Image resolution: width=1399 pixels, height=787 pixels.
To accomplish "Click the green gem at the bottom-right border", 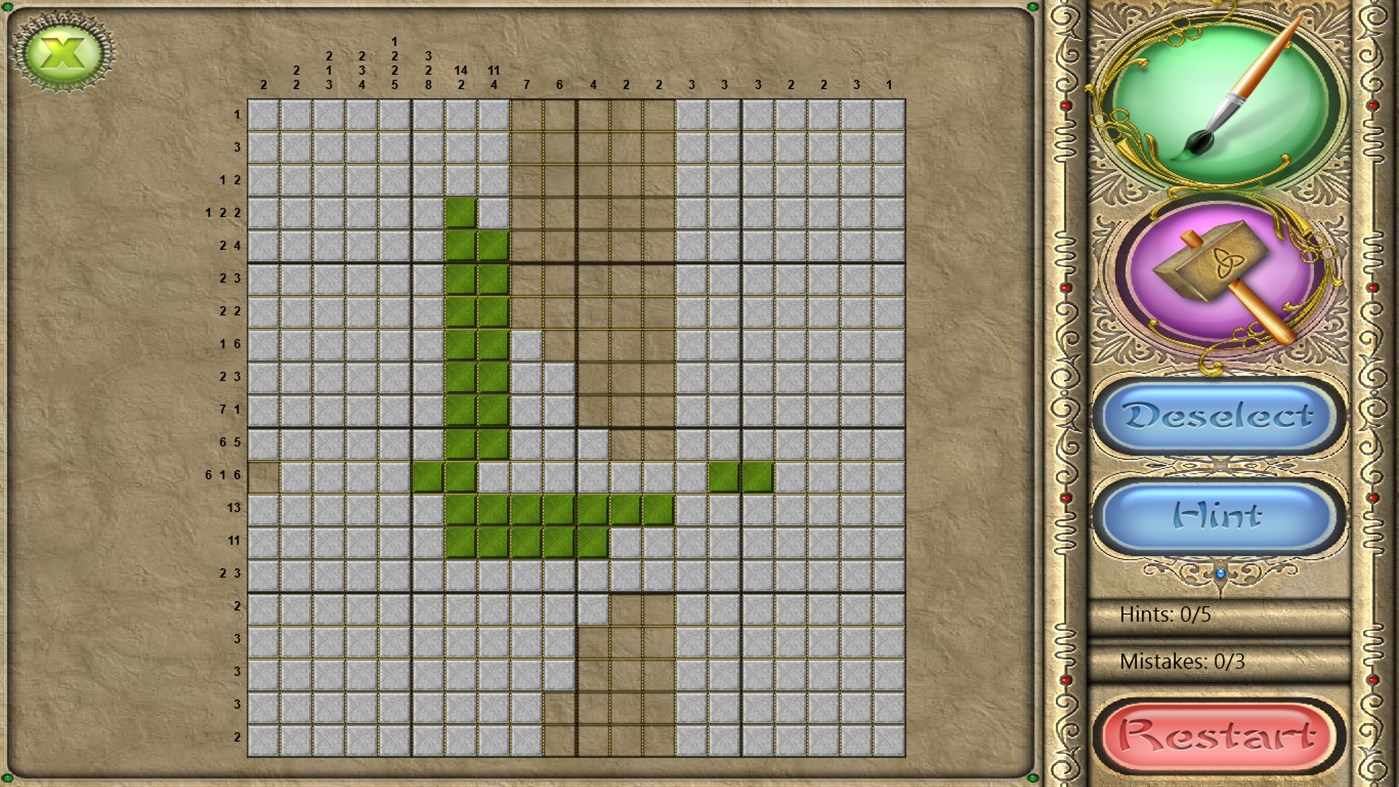I will 1032,778.
